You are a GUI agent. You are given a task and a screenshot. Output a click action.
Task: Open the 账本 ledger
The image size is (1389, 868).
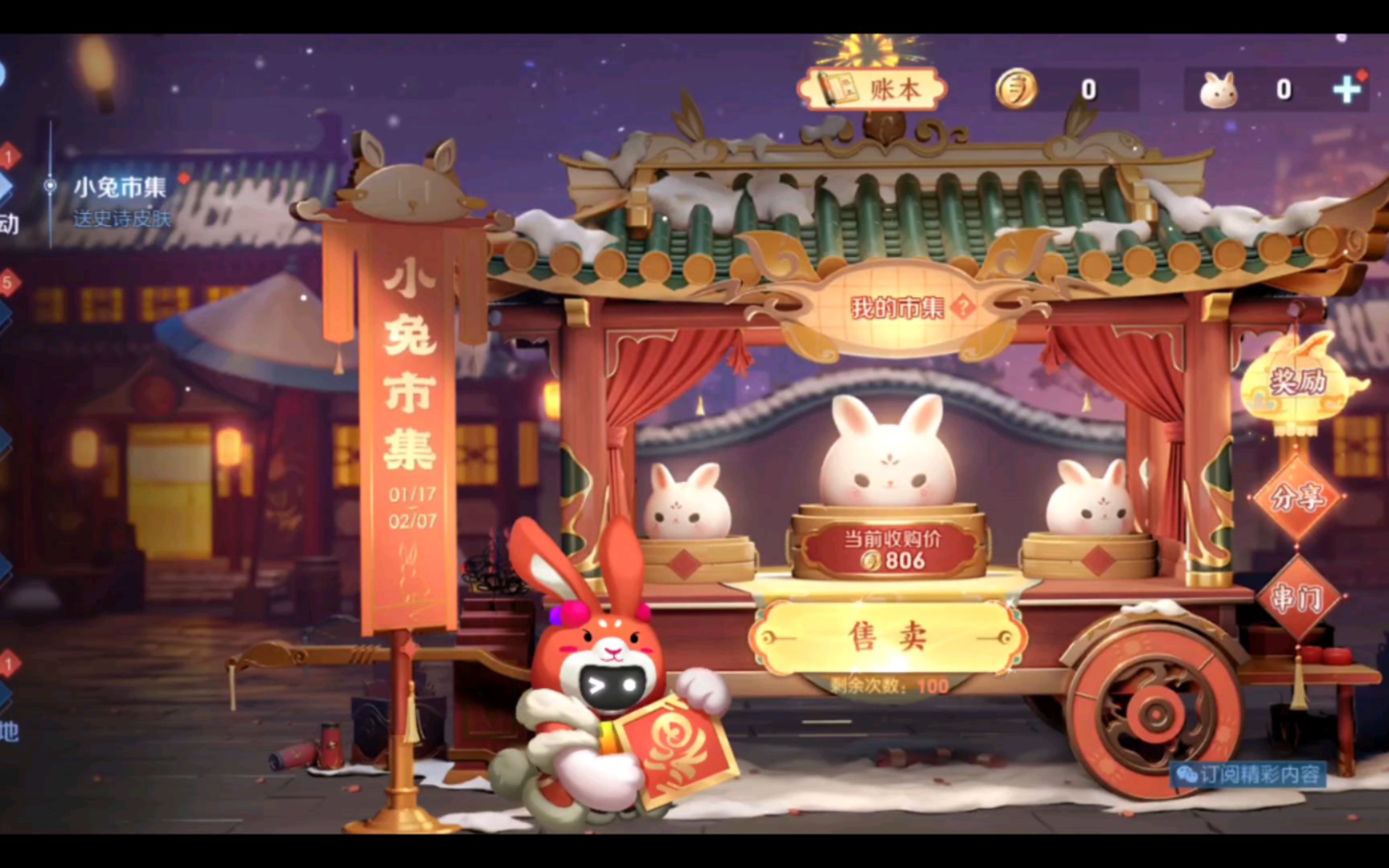(873, 89)
